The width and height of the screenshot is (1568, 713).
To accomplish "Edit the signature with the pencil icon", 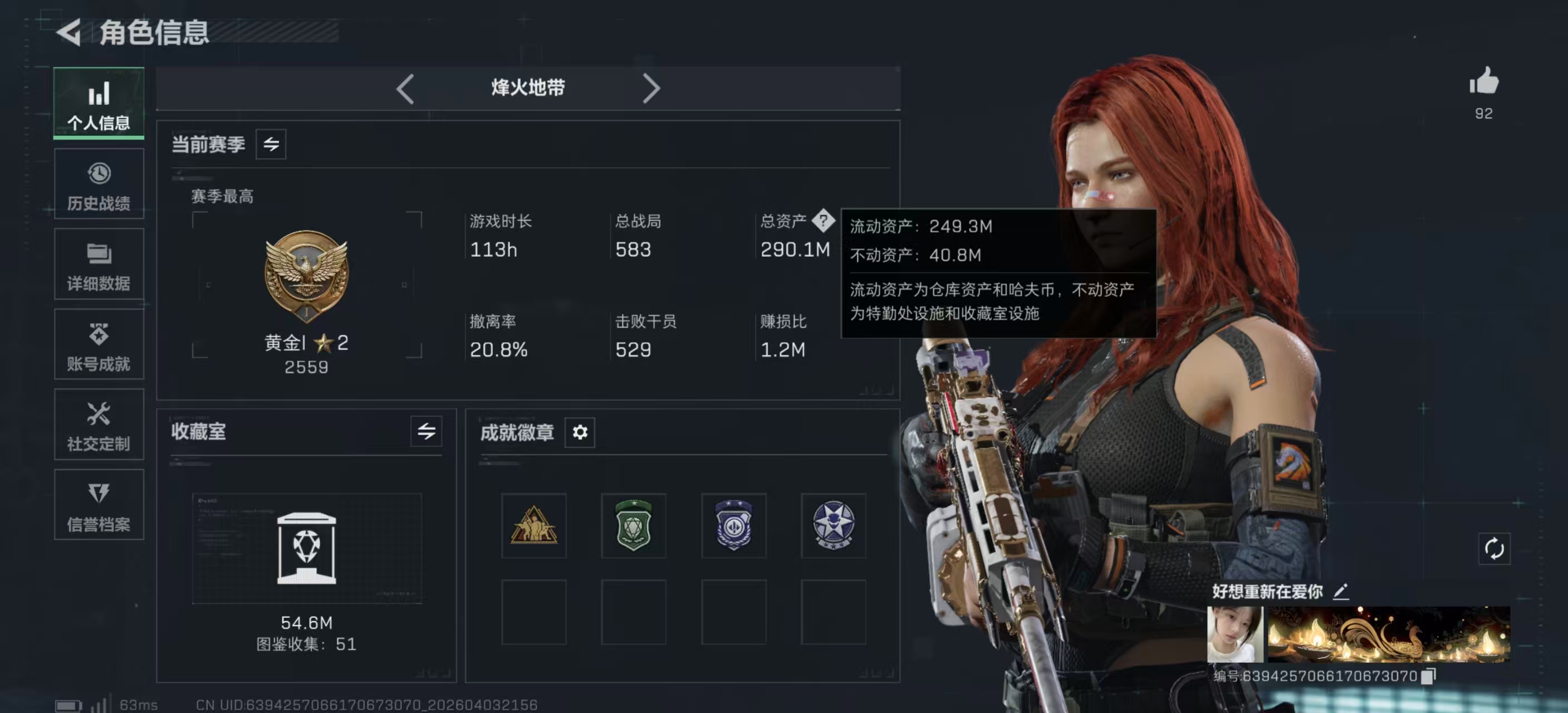I will [x=1340, y=591].
